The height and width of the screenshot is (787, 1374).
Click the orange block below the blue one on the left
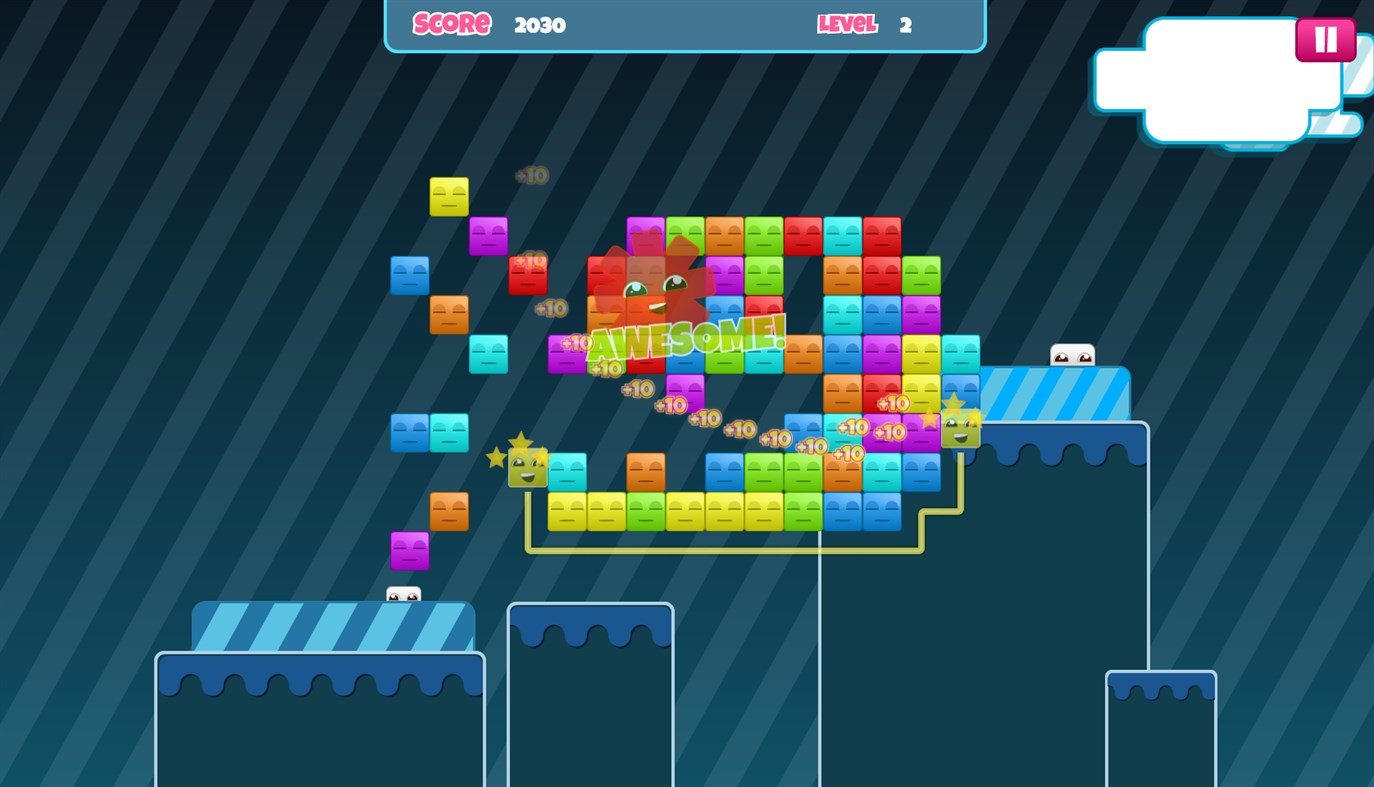click(x=447, y=315)
